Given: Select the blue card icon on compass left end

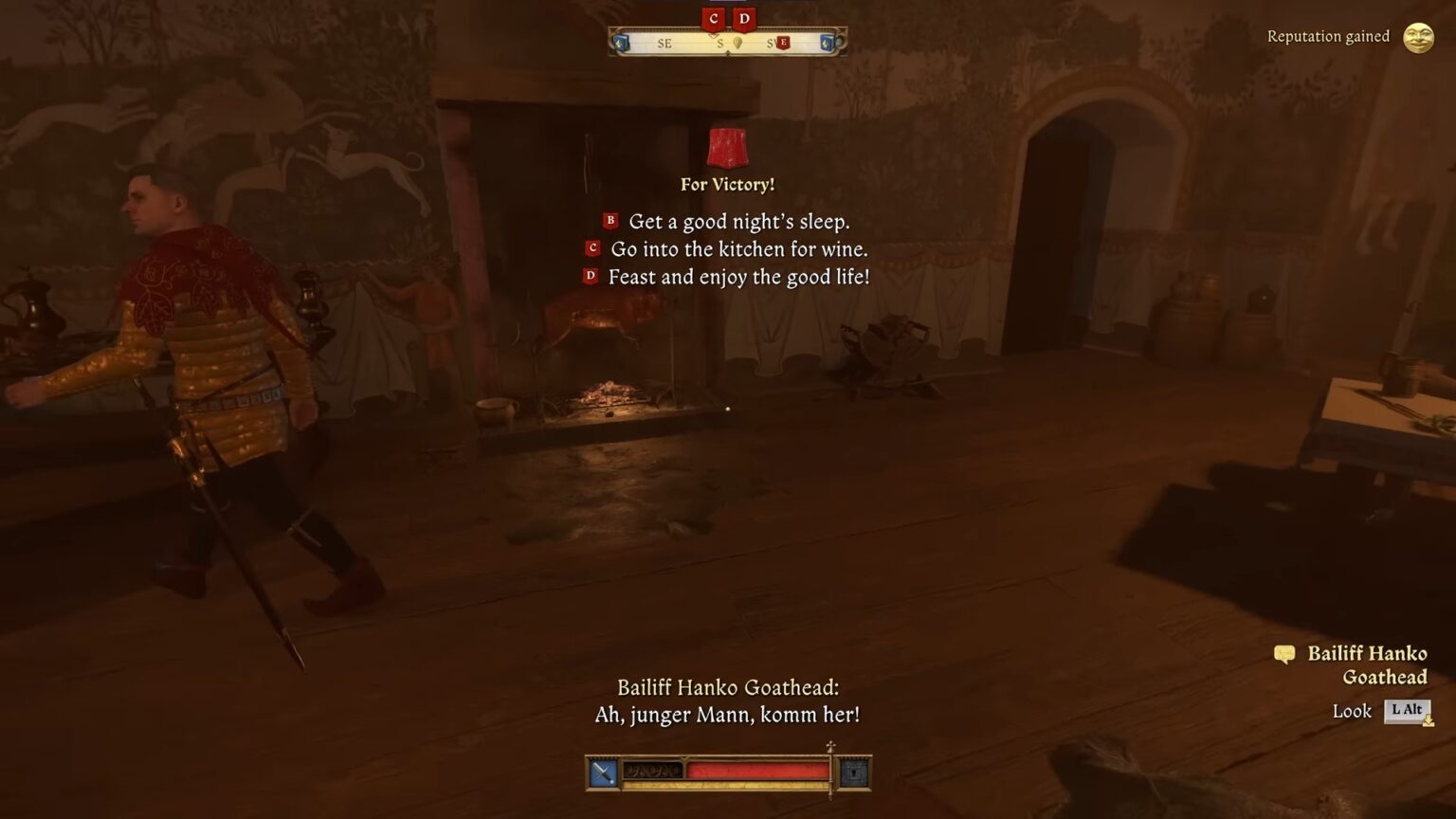Looking at the screenshot, I should pyautogui.click(x=623, y=43).
